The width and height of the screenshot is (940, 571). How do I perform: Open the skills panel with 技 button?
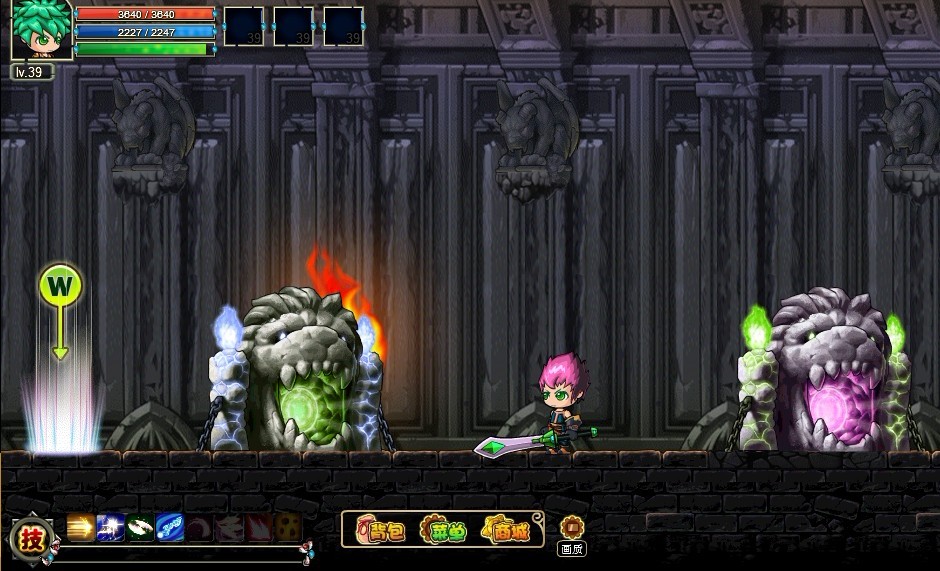coord(33,540)
